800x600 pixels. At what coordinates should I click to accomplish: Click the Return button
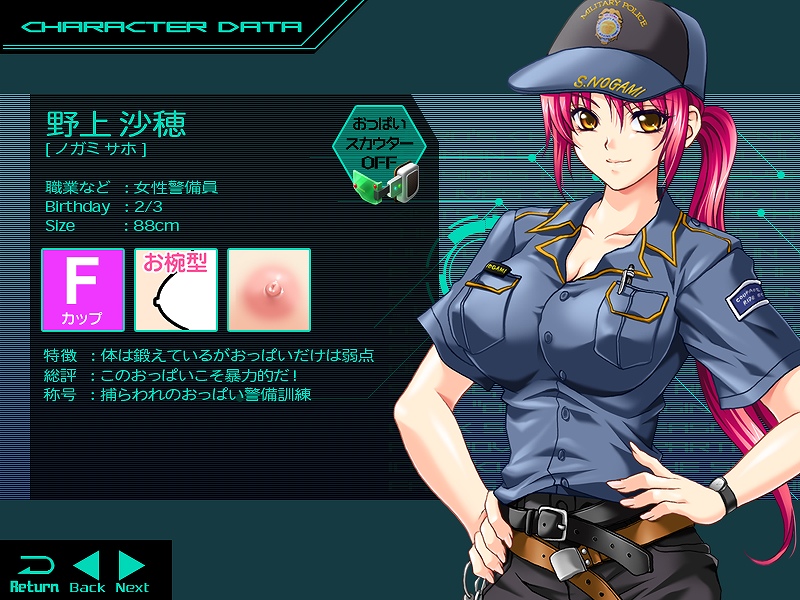click(x=34, y=572)
